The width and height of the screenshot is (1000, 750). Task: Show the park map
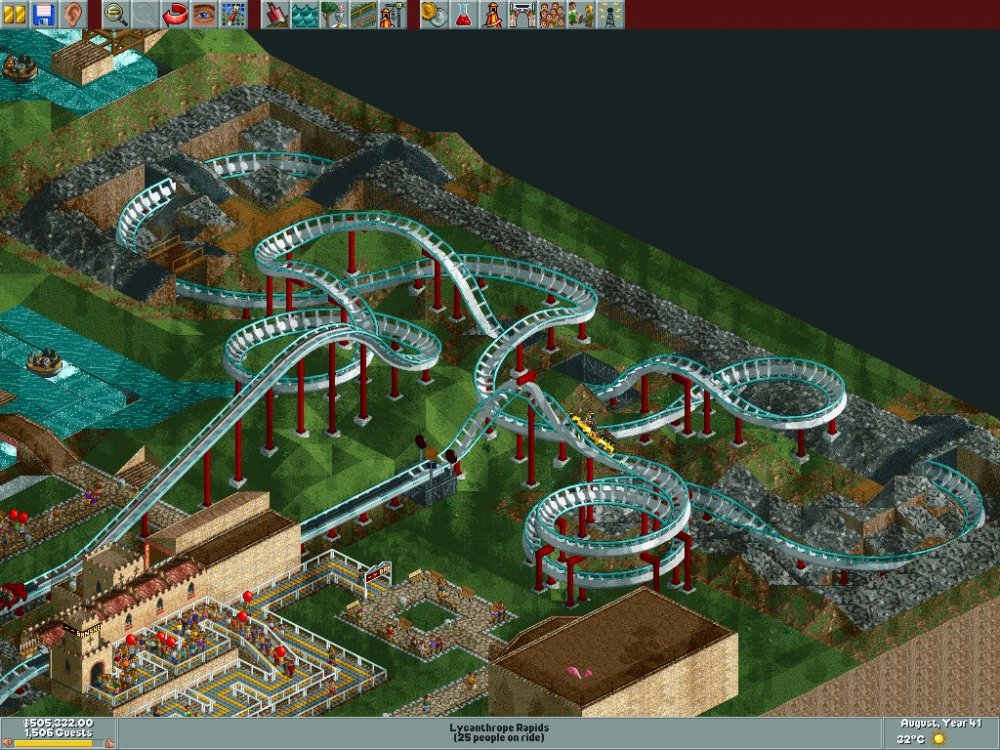tap(233, 14)
